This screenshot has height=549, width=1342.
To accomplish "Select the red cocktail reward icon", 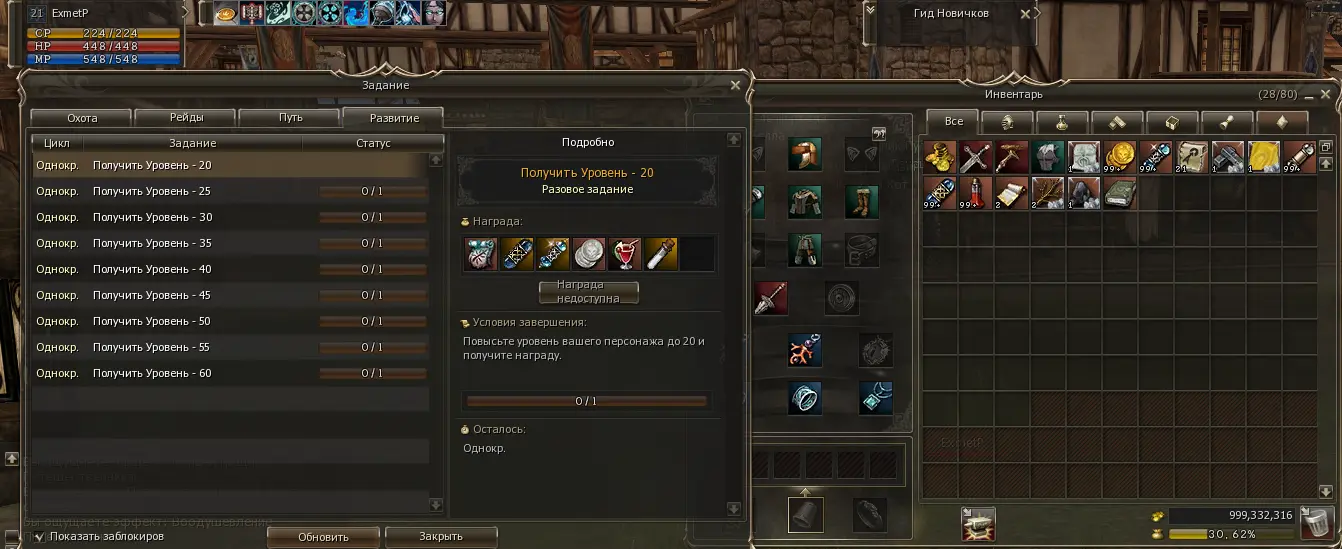I will pyautogui.click(x=627, y=253).
